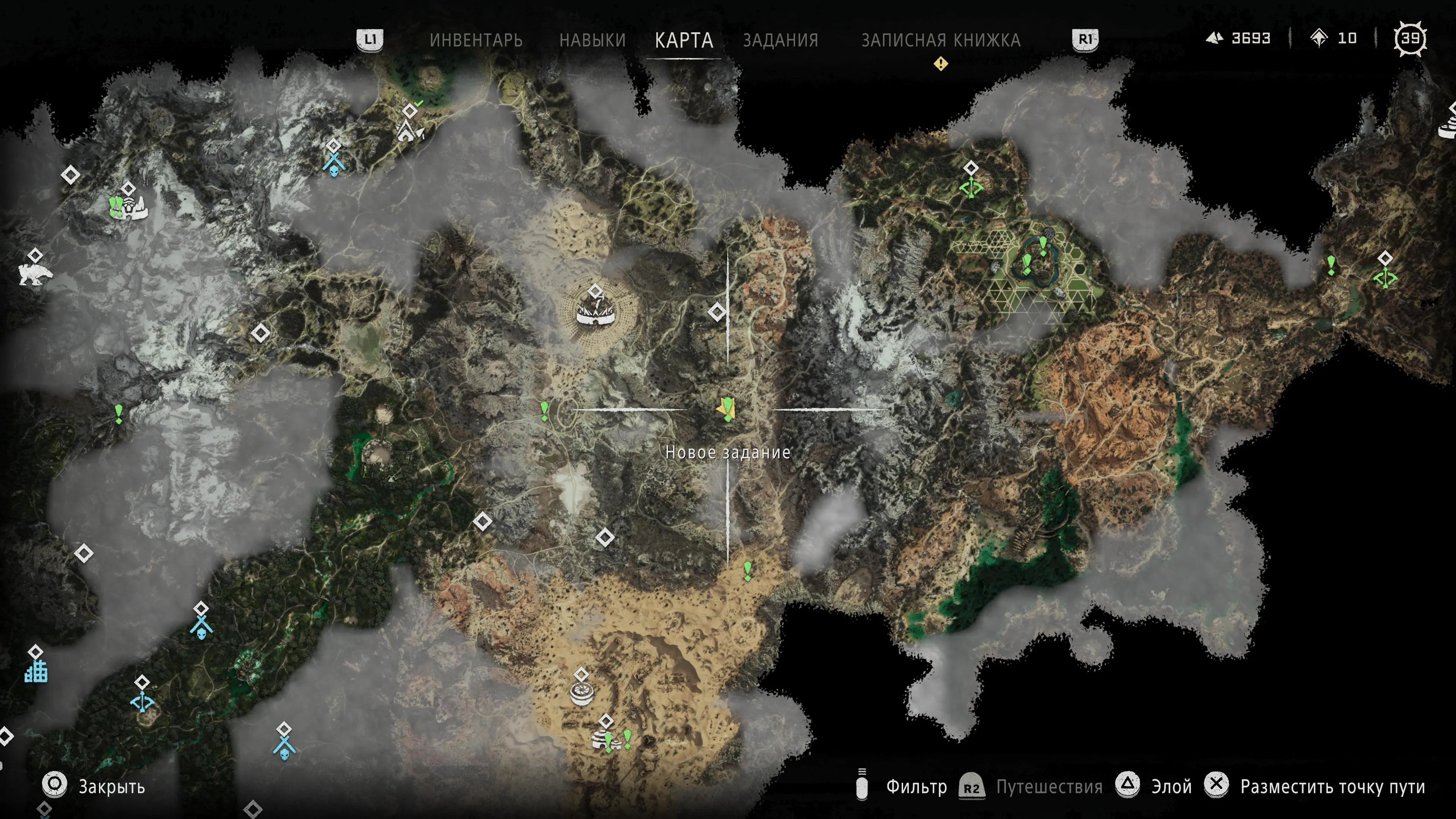Choose Разместить точку пути

tap(1332, 786)
